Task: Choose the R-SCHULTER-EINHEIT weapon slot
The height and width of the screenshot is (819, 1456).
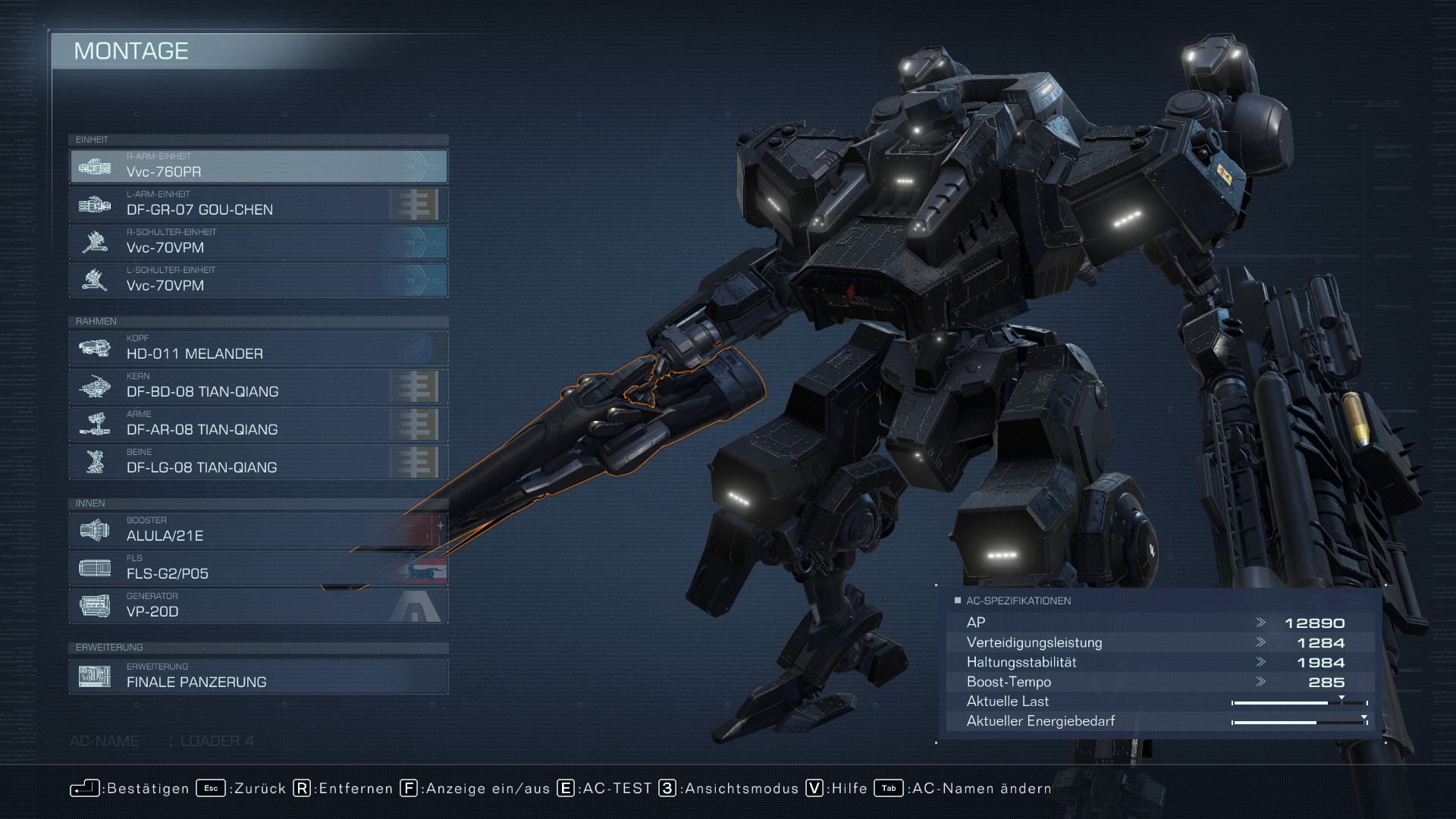Action: (x=259, y=242)
